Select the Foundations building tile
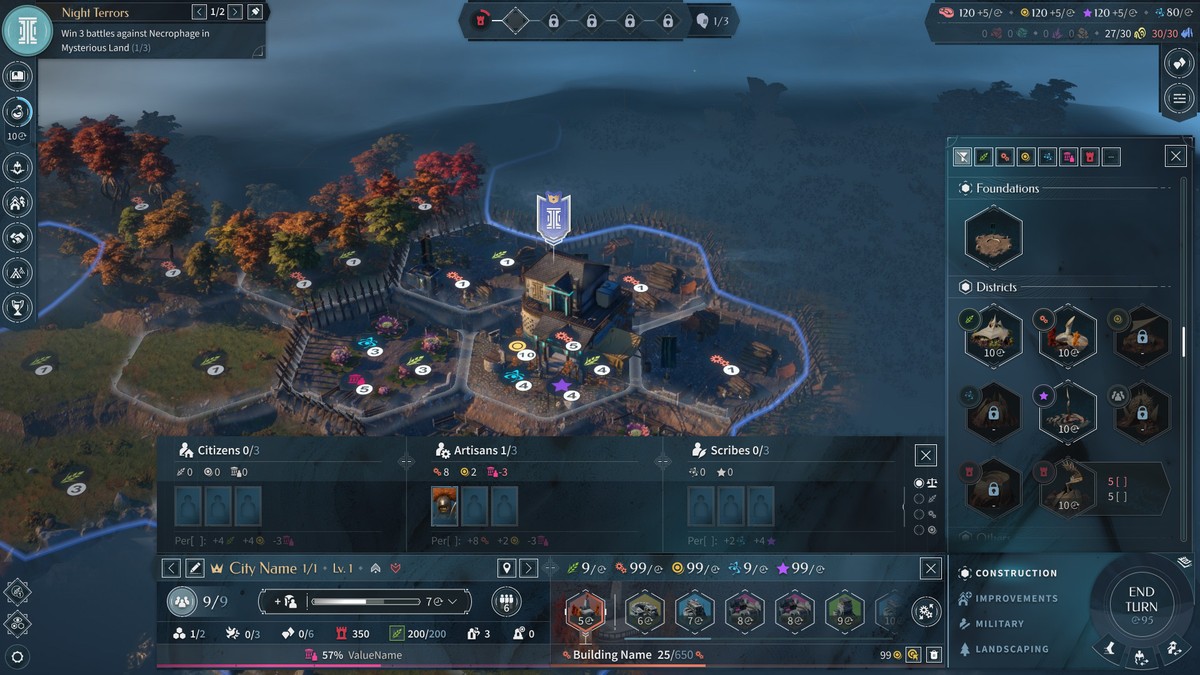 click(993, 238)
